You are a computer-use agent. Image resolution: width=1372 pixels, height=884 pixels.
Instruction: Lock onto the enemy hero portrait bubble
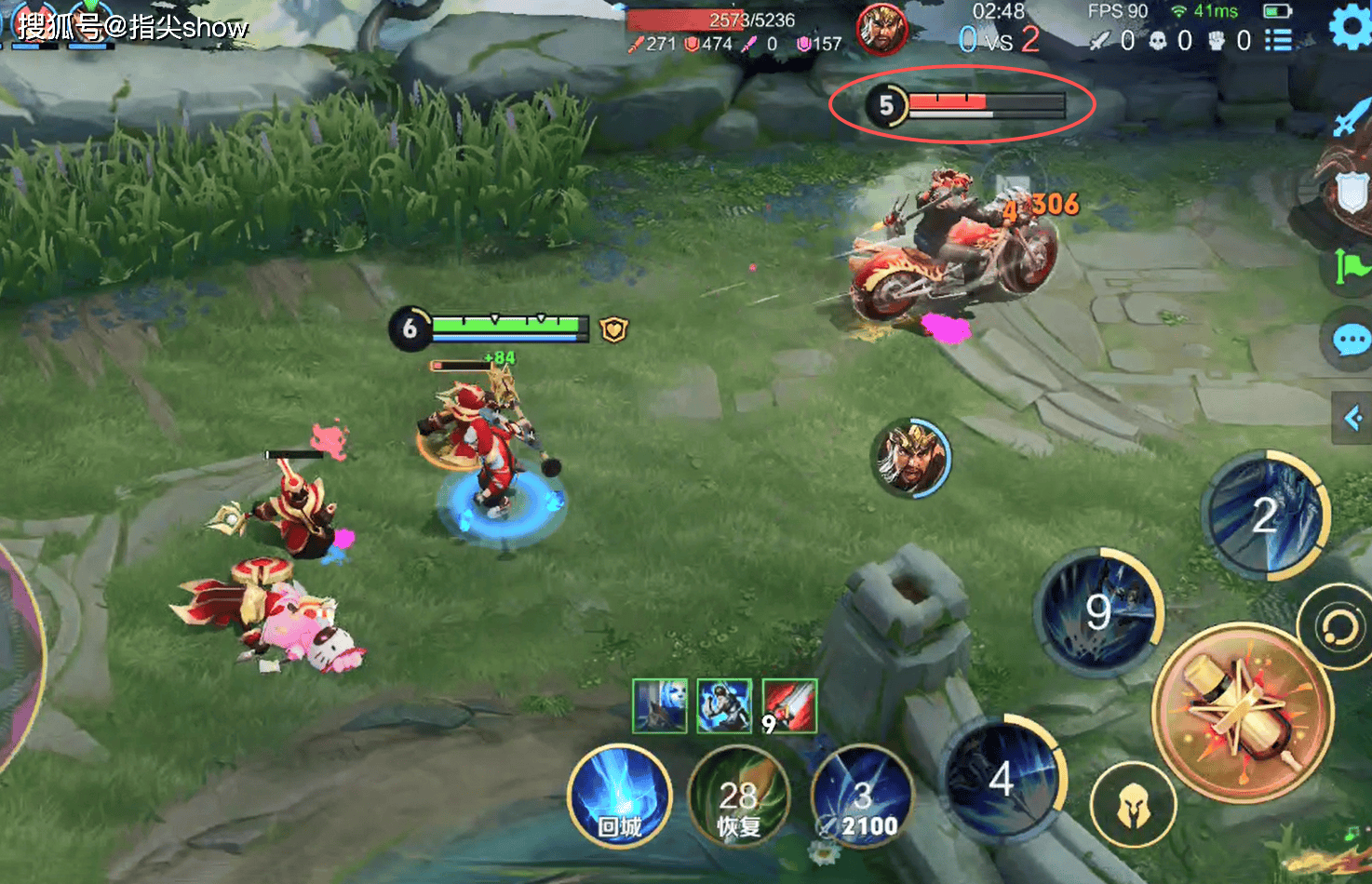pyautogui.click(x=911, y=457)
